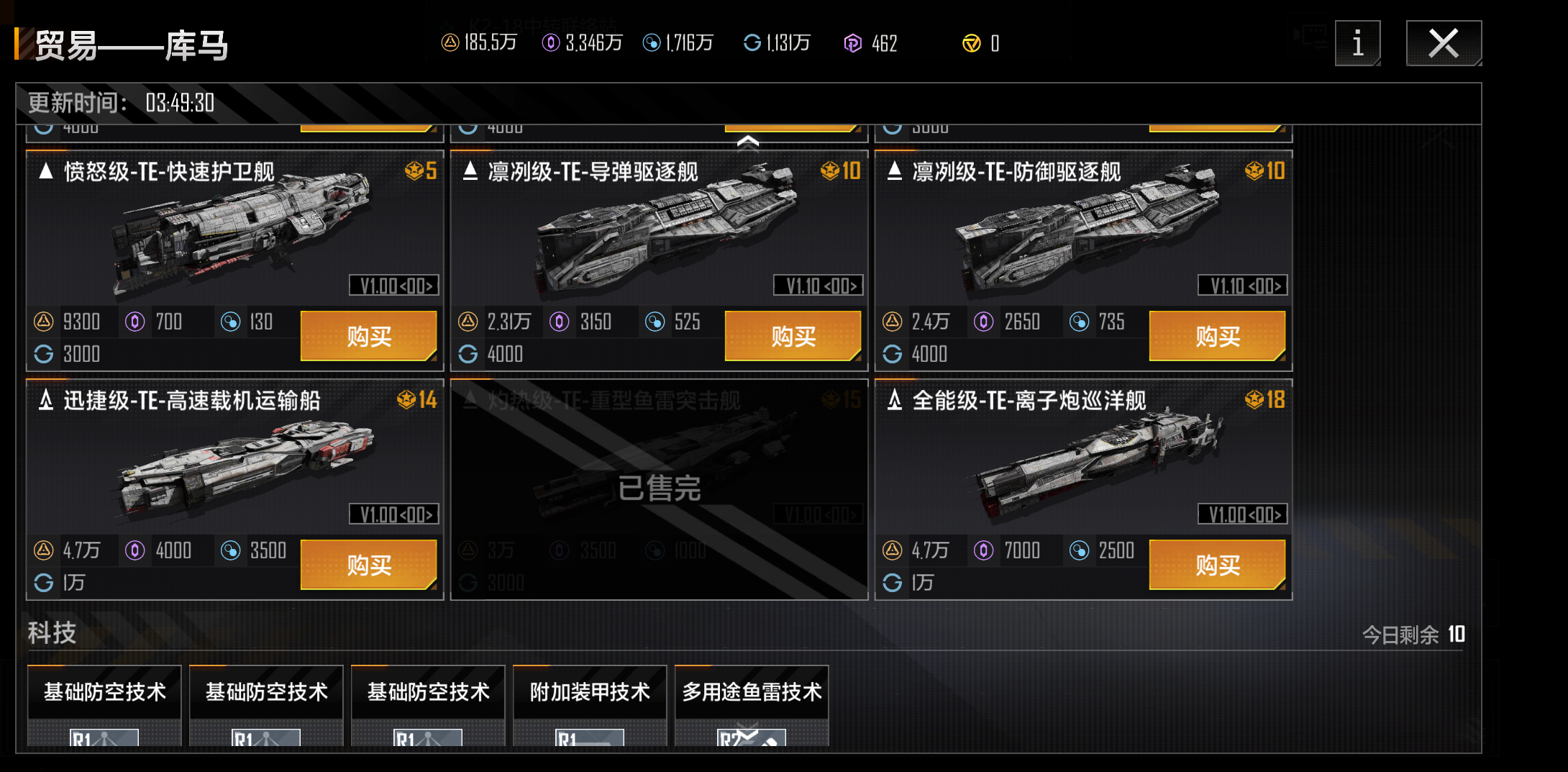Click the upward chevron above ship list
Viewport: 1568px width, 772px height.
[748, 142]
